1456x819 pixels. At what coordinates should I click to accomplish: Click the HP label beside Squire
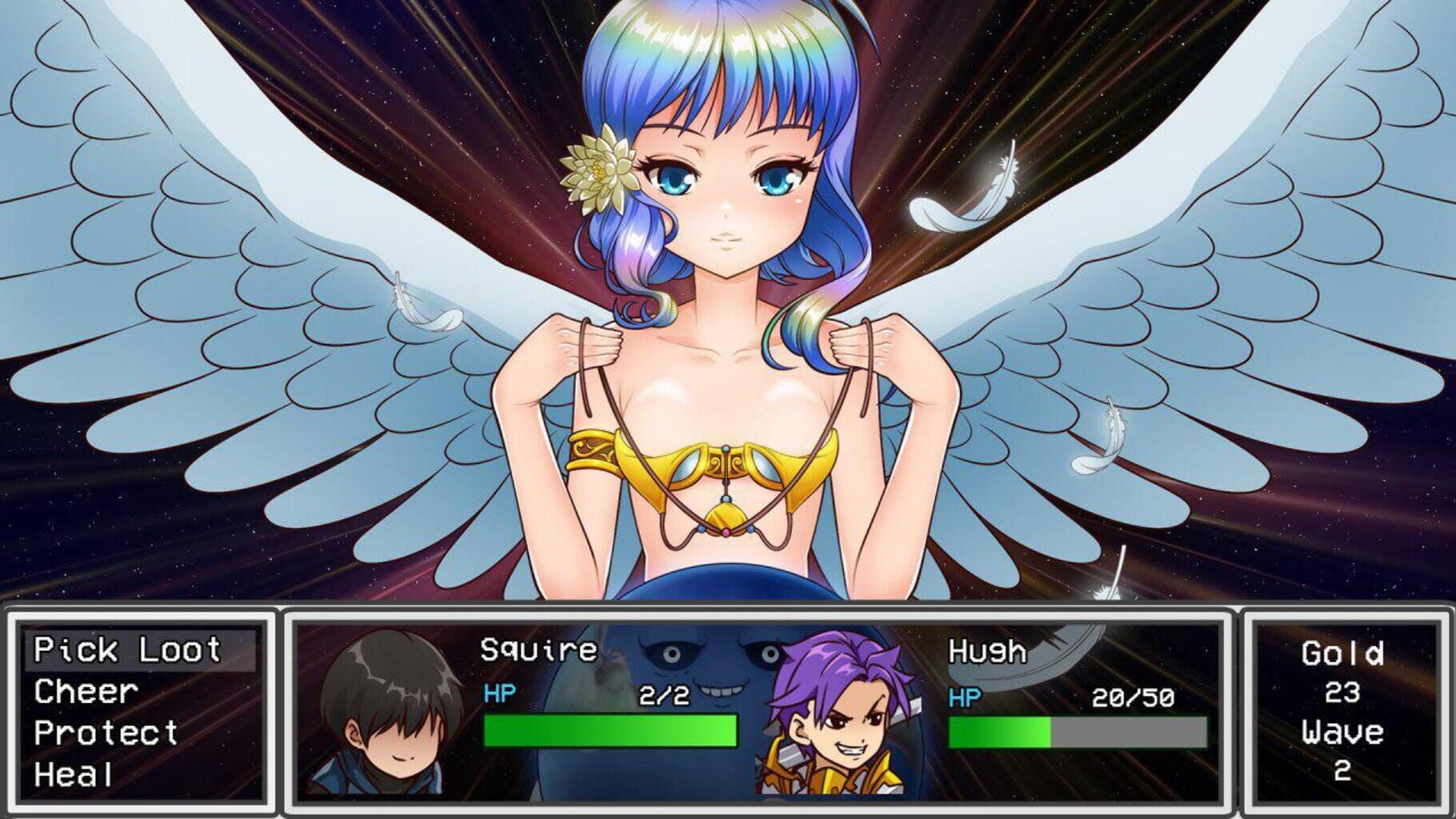[498, 694]
